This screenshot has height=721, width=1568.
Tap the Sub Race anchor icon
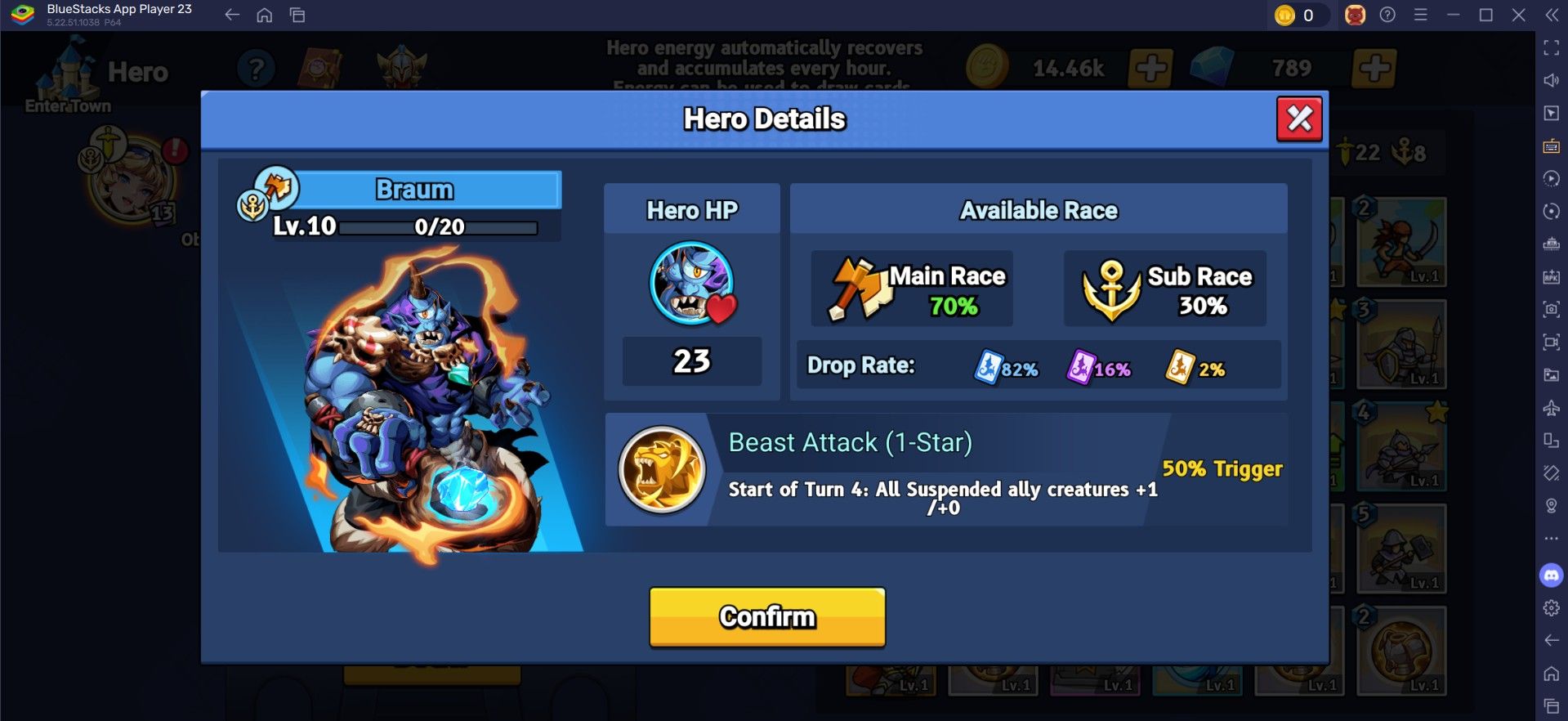tap(1111, 290)
